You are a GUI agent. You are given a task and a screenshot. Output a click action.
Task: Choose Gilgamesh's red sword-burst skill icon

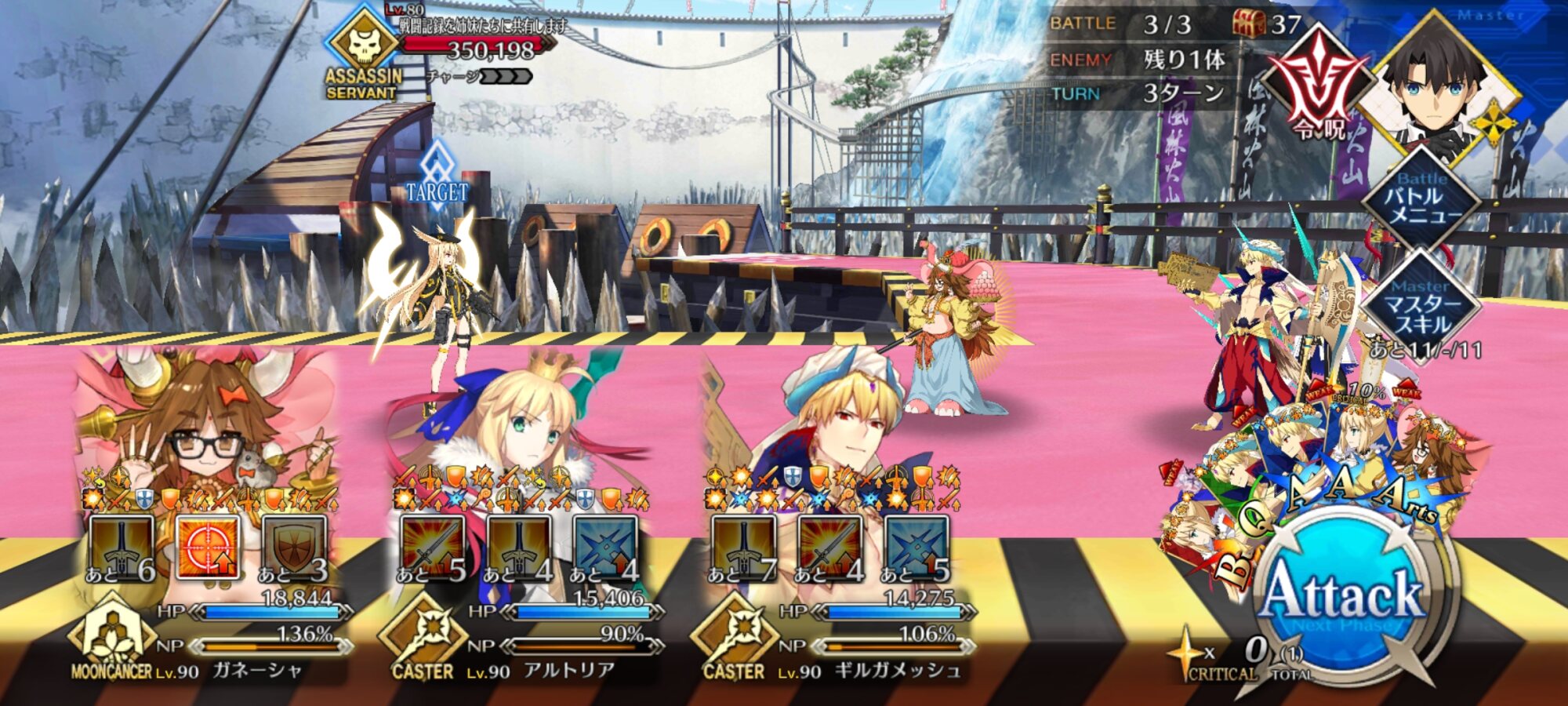[x=829, y=547]
